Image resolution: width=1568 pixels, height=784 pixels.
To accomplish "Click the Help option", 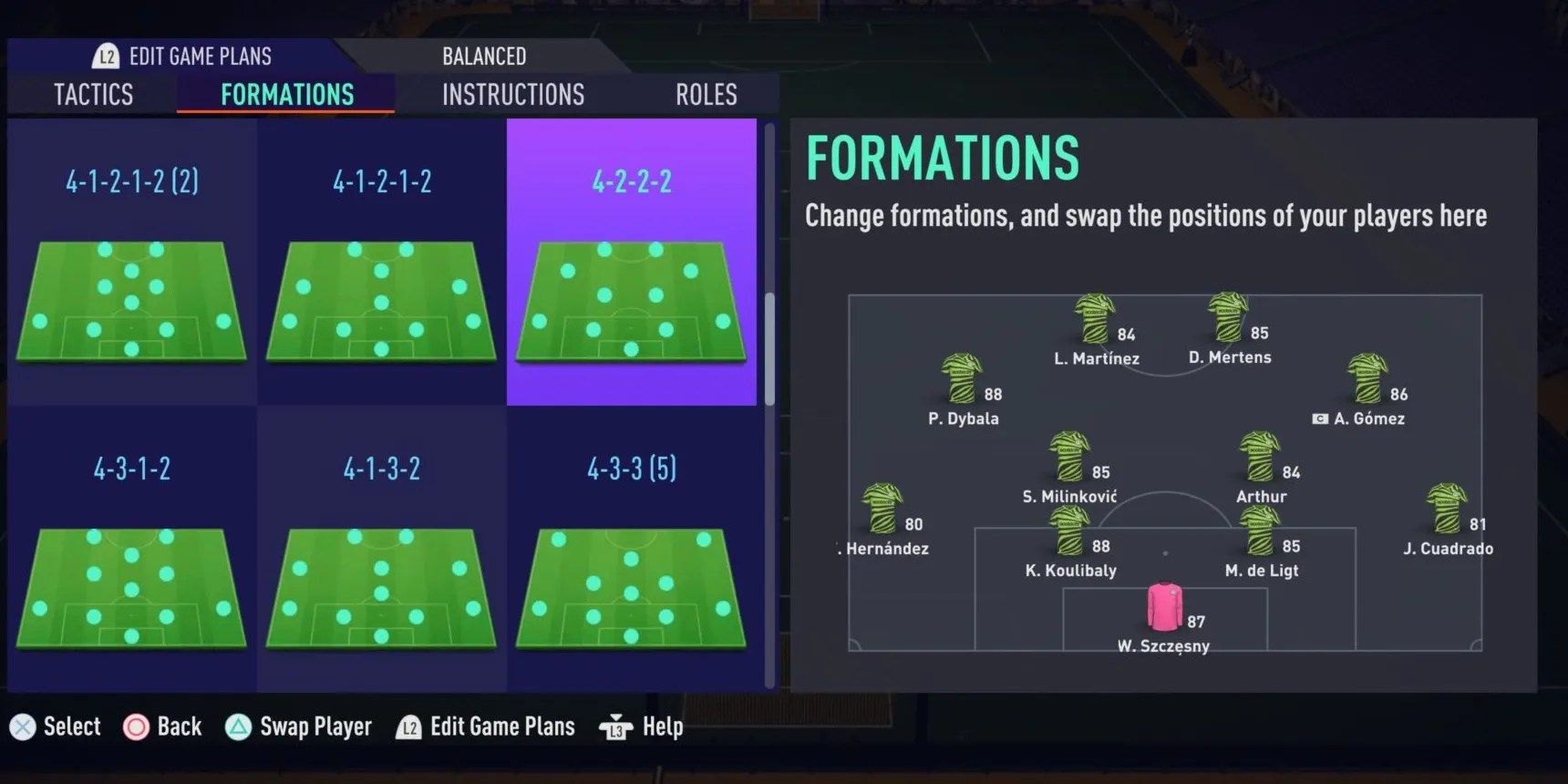I will 642,727.
